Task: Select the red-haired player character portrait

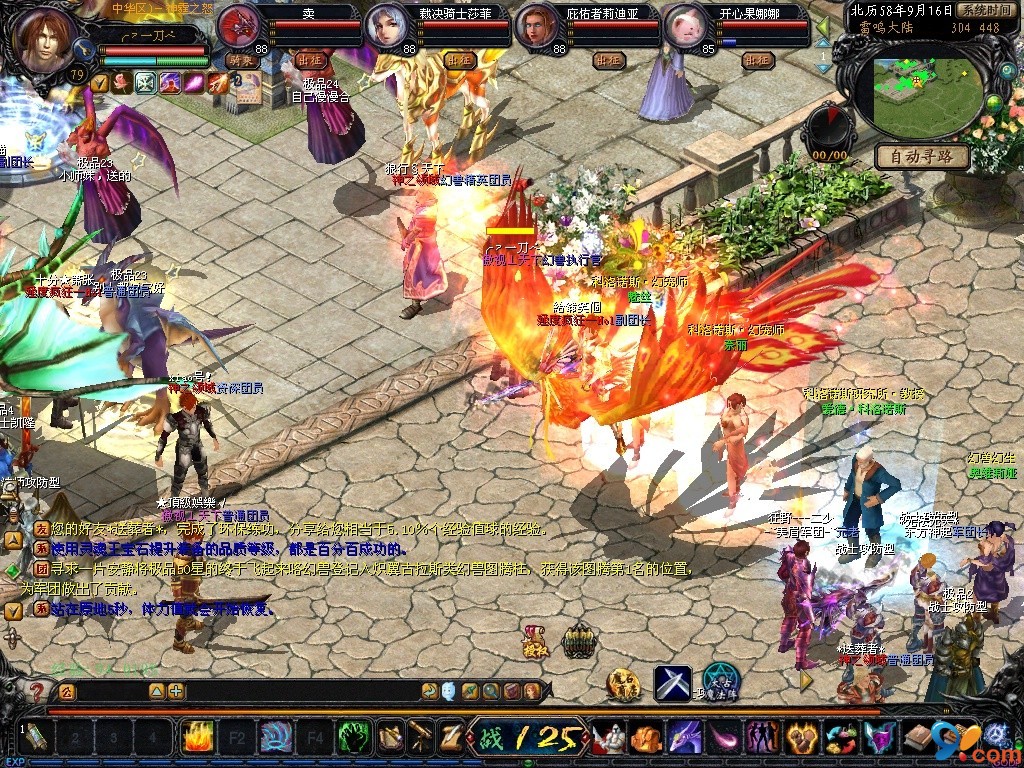Action: (45, 40)
